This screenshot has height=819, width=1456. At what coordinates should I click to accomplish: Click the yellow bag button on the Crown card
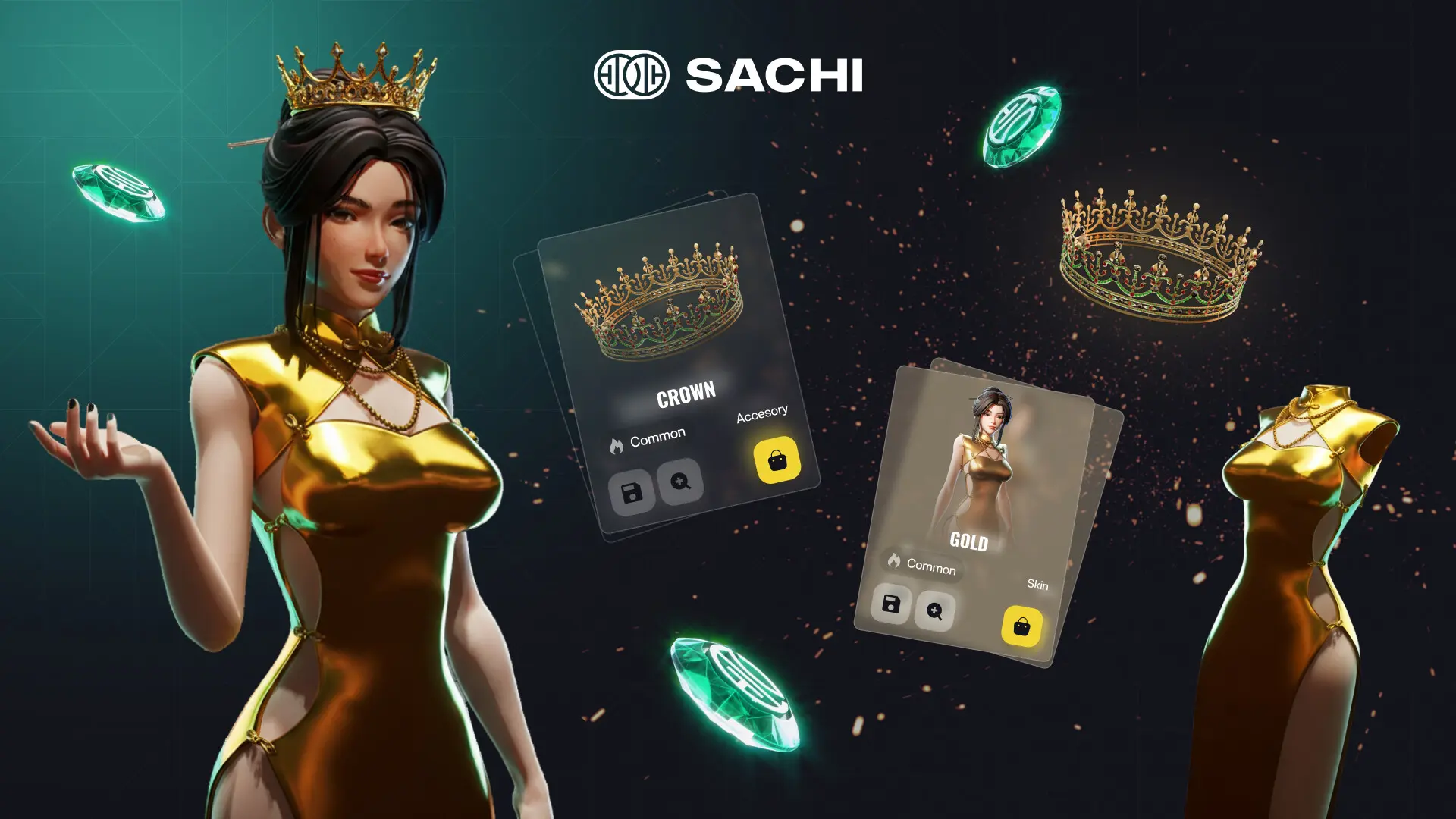tap(777, 460)
